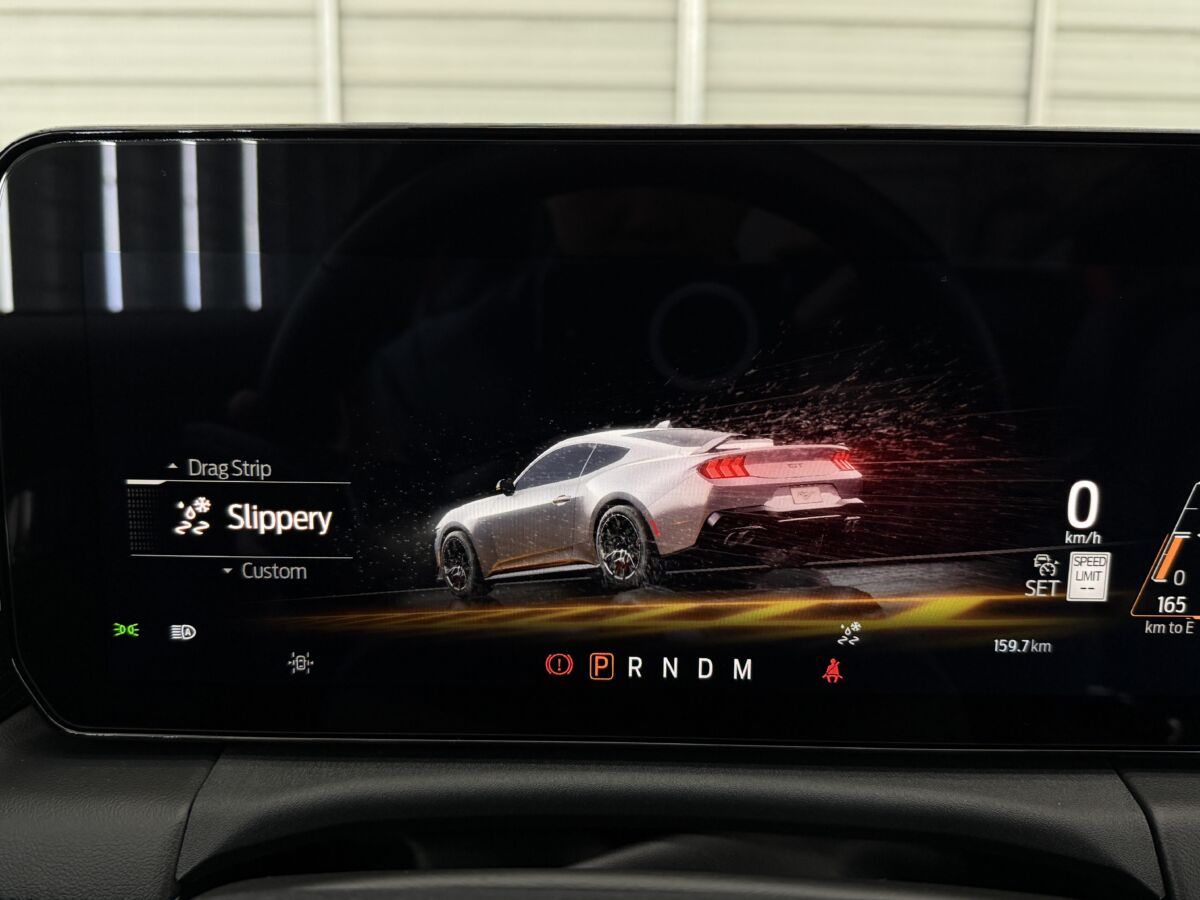Toggle the auto high-beam icon
The height and width of the screenshot is (900, 1200).
point(183,632)
